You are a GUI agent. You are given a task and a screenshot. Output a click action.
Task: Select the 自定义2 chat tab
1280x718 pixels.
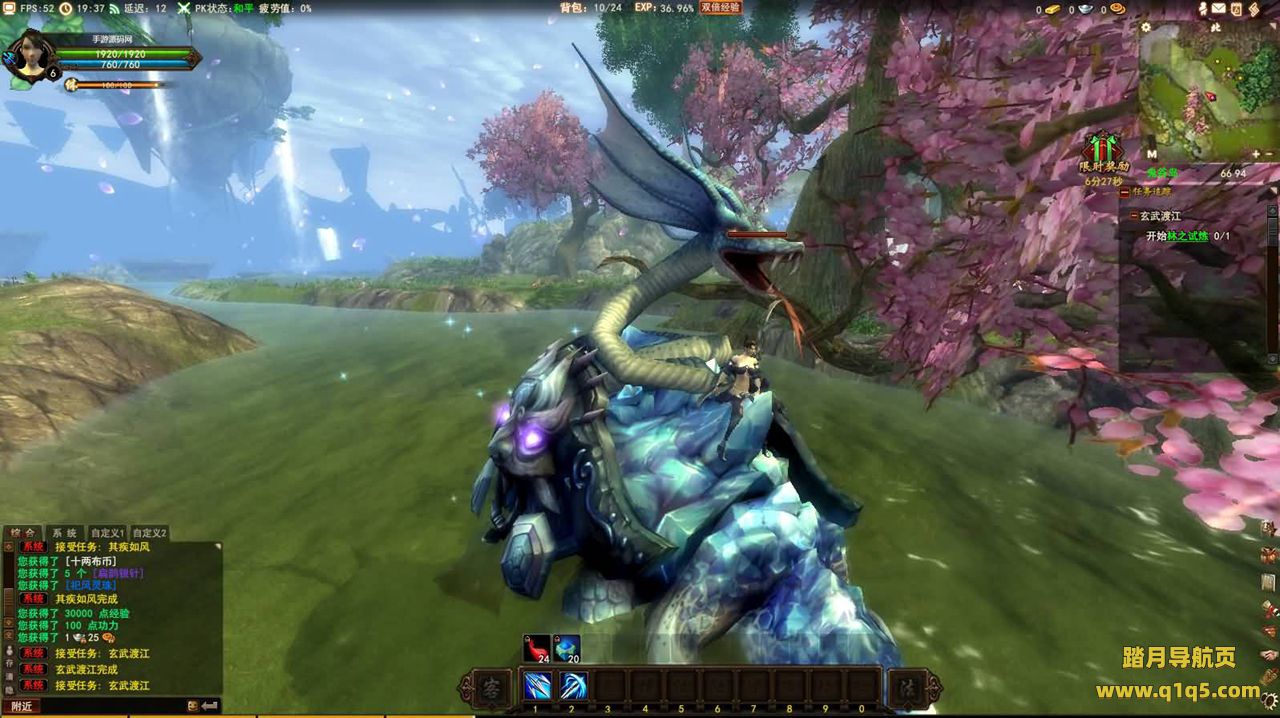pyautogui.click(x=150, y=533)
